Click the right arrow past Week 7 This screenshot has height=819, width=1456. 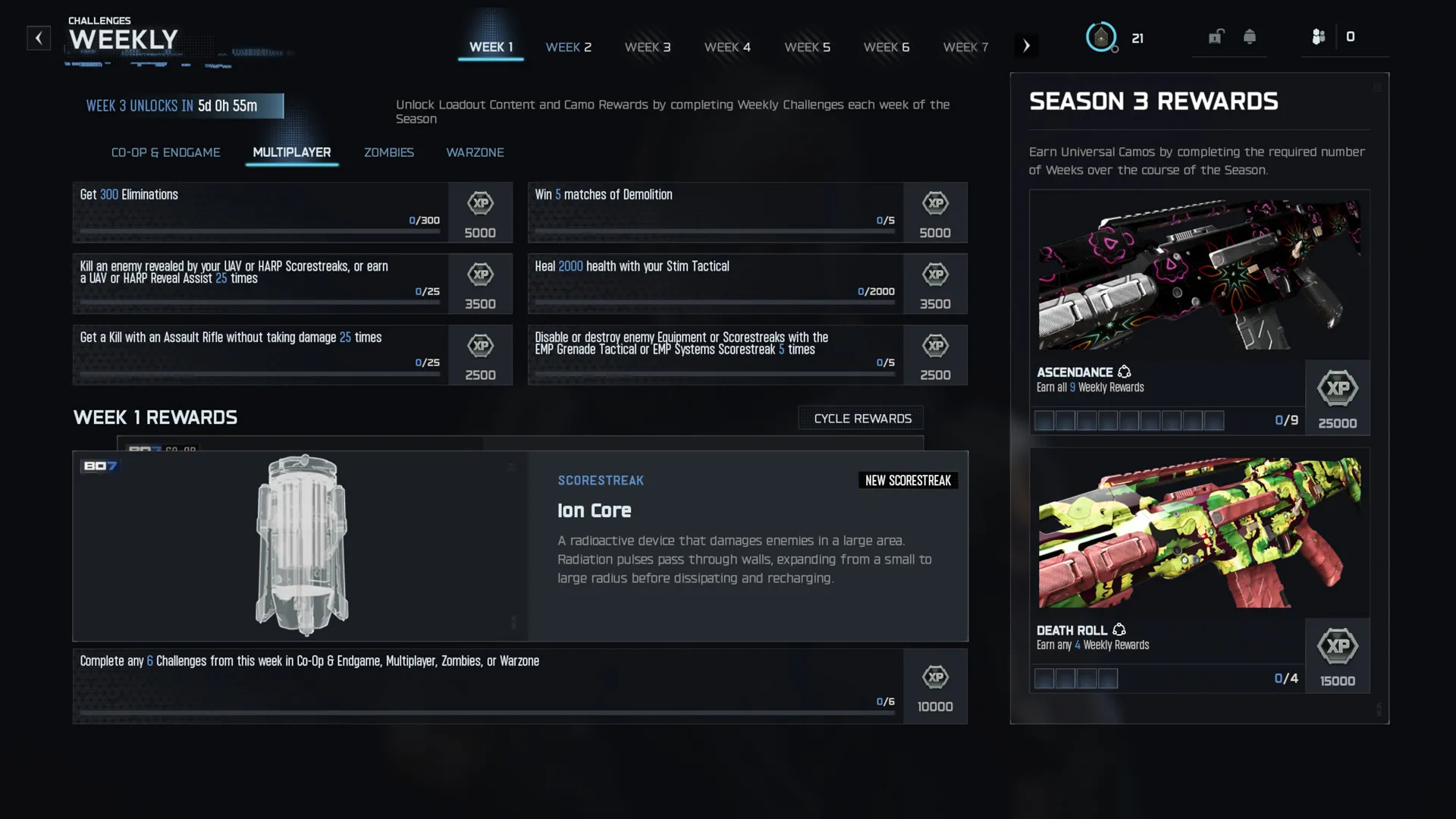coord(1027,45)
